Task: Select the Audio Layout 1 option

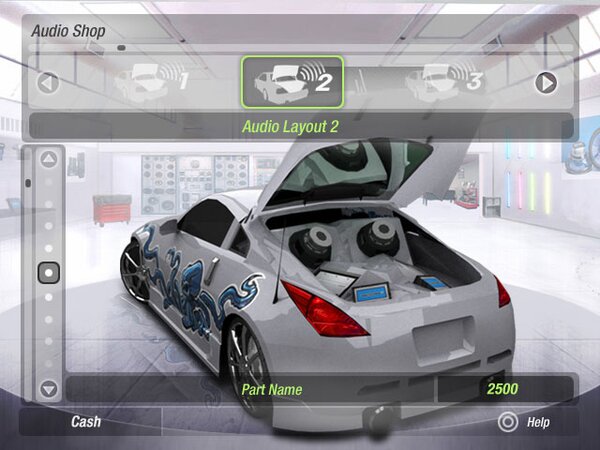Action: coord(150,81)
